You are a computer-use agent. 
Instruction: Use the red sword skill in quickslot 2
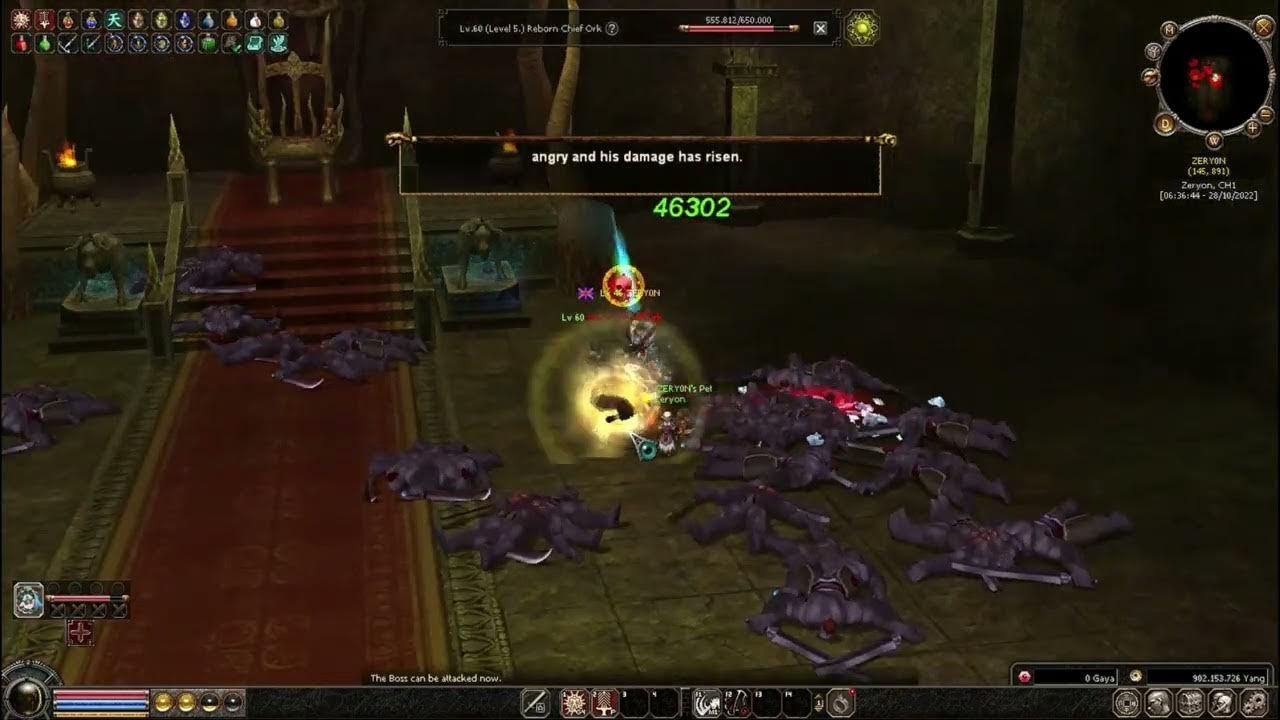(605, 703)
